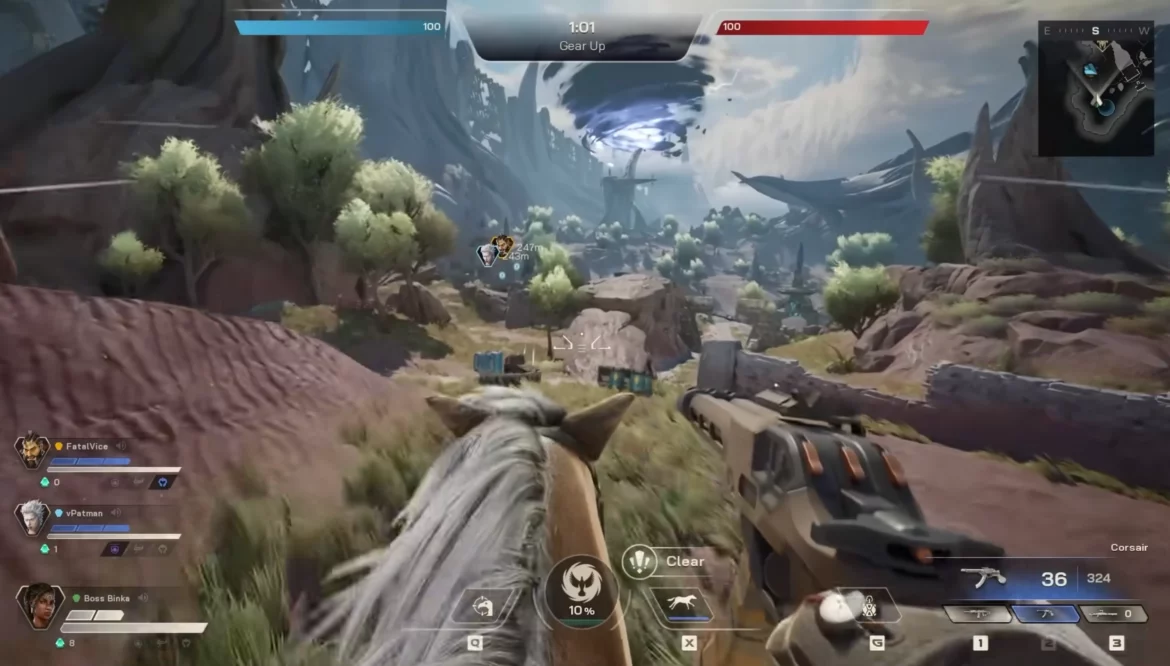Viewport: 1170px width, 666px height.
Task: Select vPatman's squad portrait
Action: 32,518
